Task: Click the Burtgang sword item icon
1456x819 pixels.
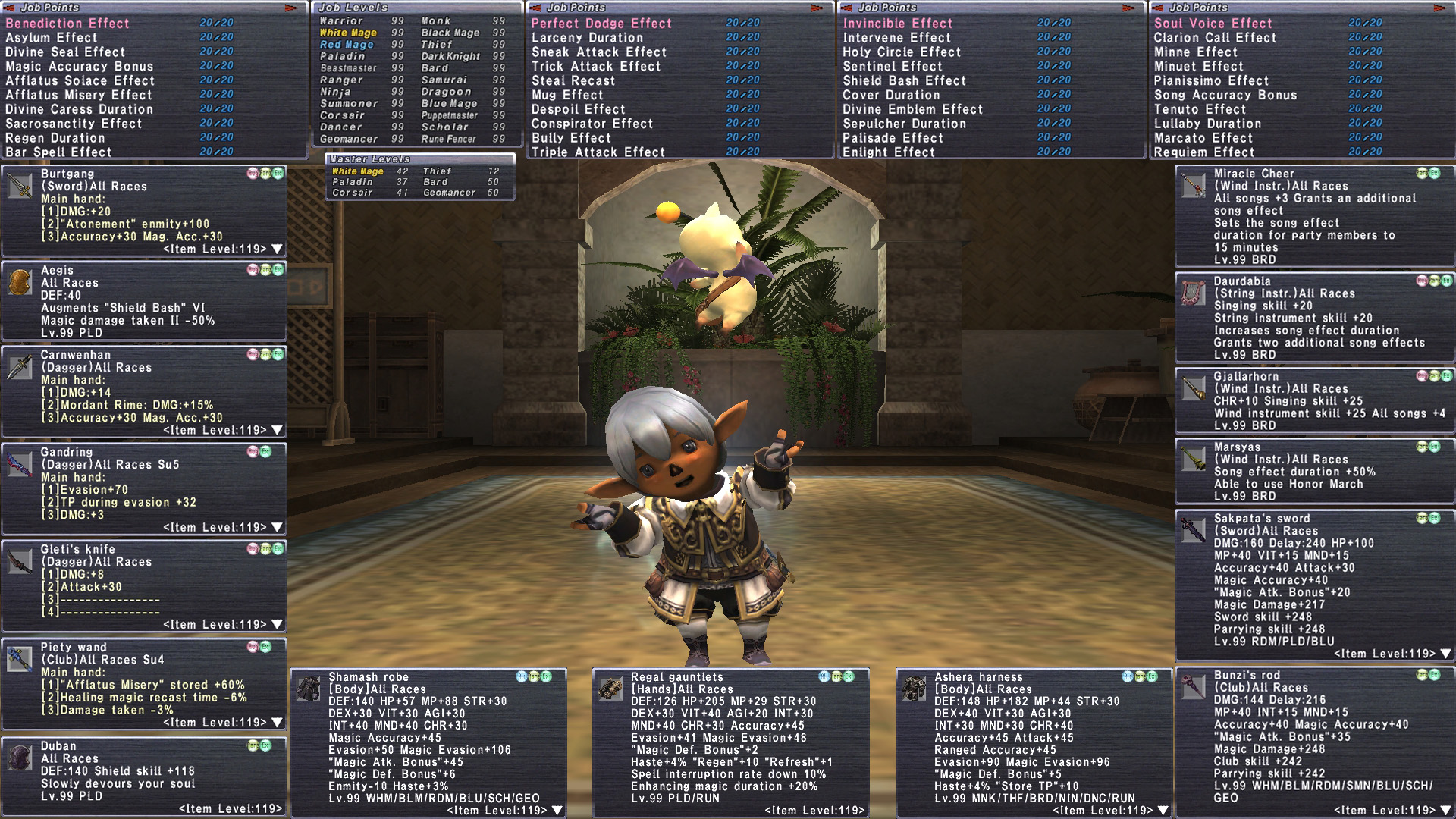Action: click(x=20, y=186)
